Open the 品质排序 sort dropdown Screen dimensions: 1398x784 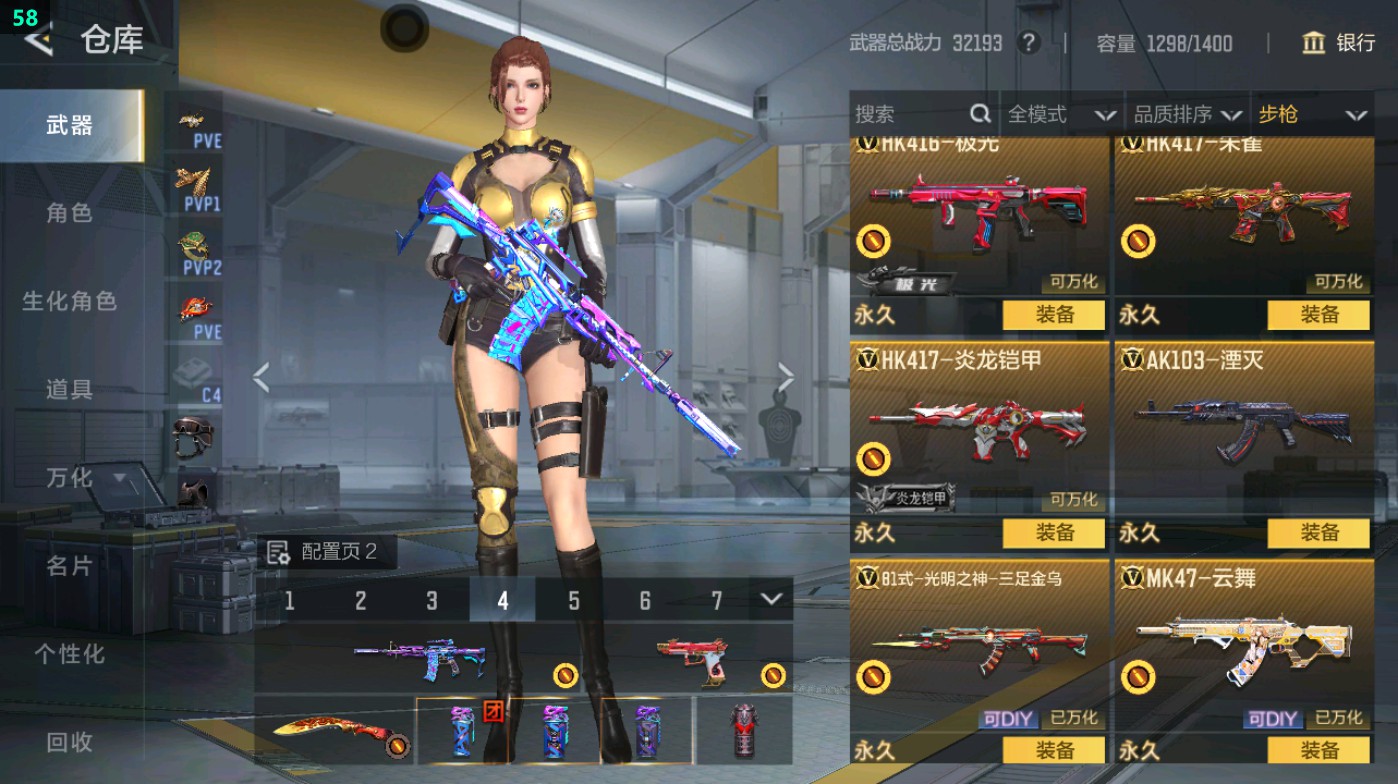tap(1187, 115)
